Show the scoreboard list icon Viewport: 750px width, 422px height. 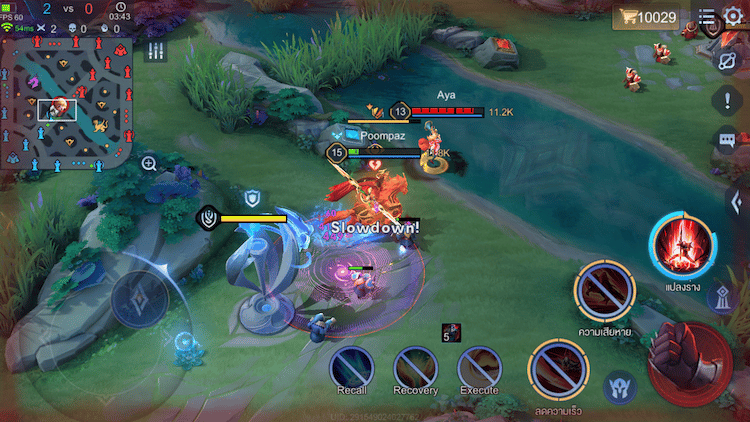pos(707,17)
